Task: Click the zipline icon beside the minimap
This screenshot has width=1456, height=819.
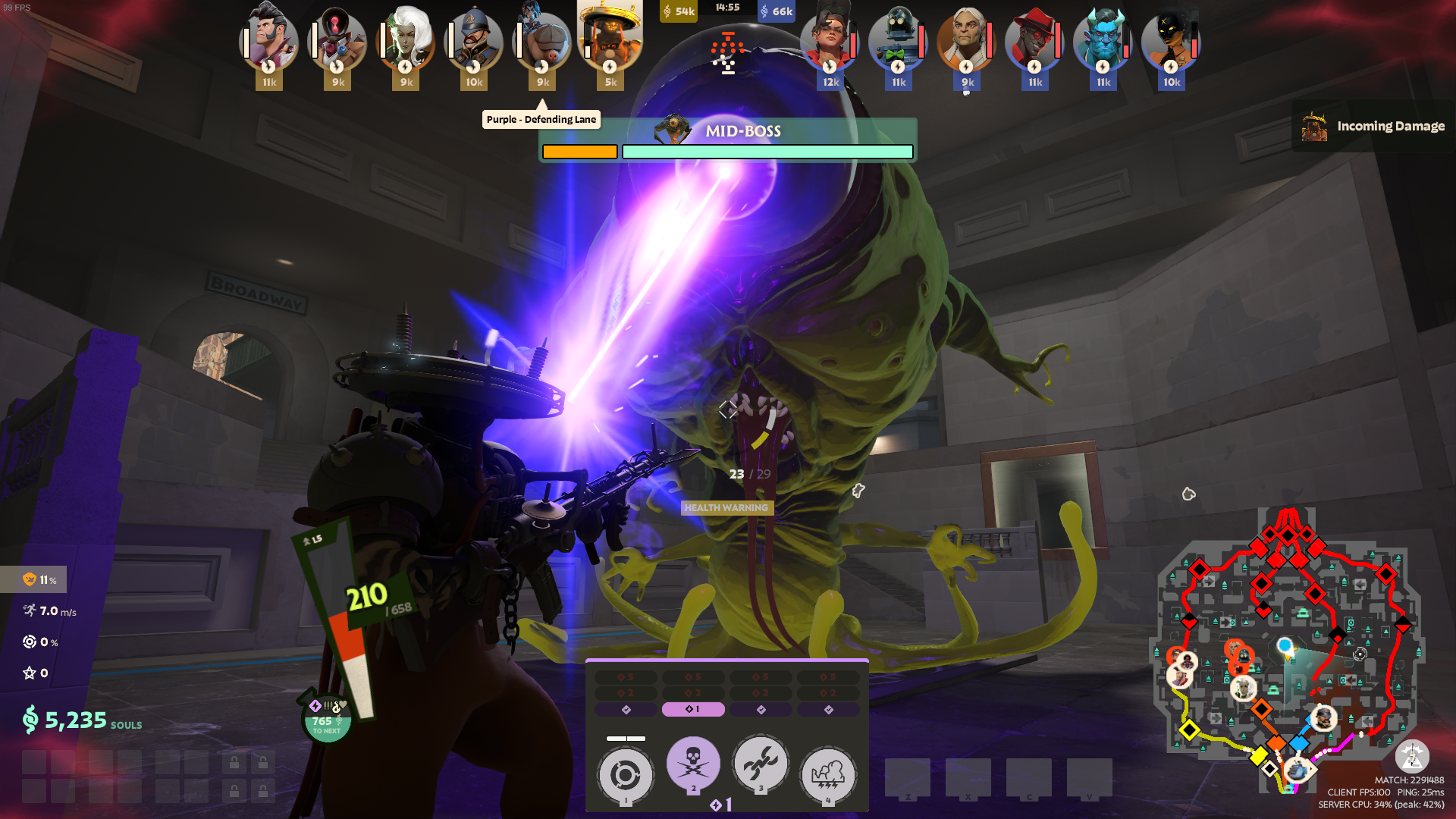Action: tap(1412, 756)
